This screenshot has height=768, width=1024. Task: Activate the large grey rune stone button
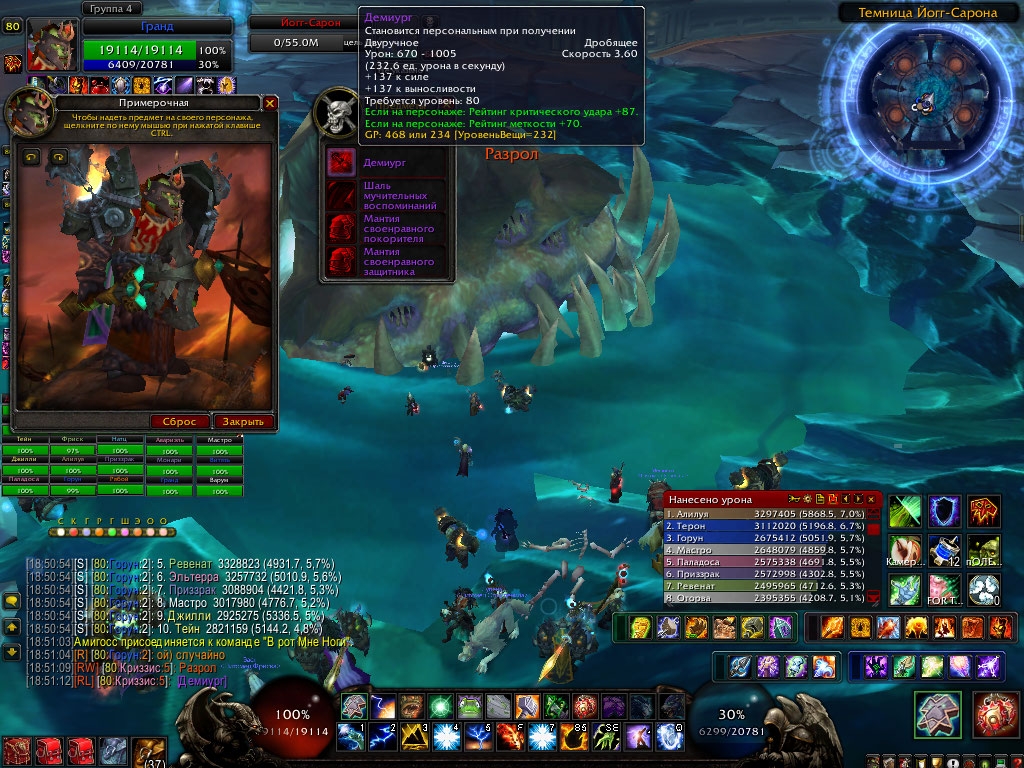(938, 714)
